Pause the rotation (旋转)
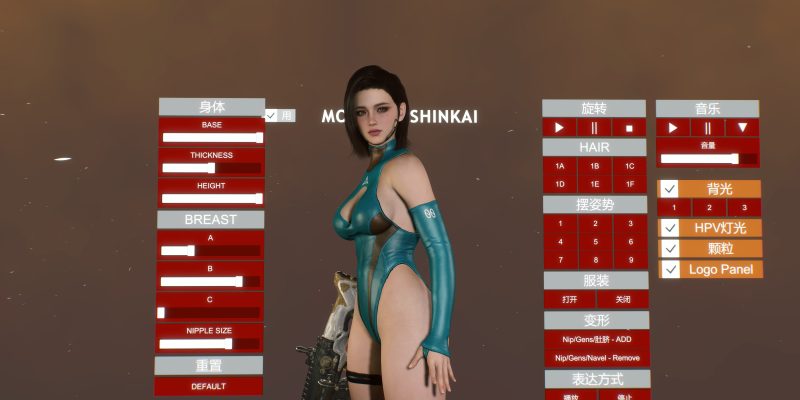Viewport: 800px width, 400px height. [594, 128]
